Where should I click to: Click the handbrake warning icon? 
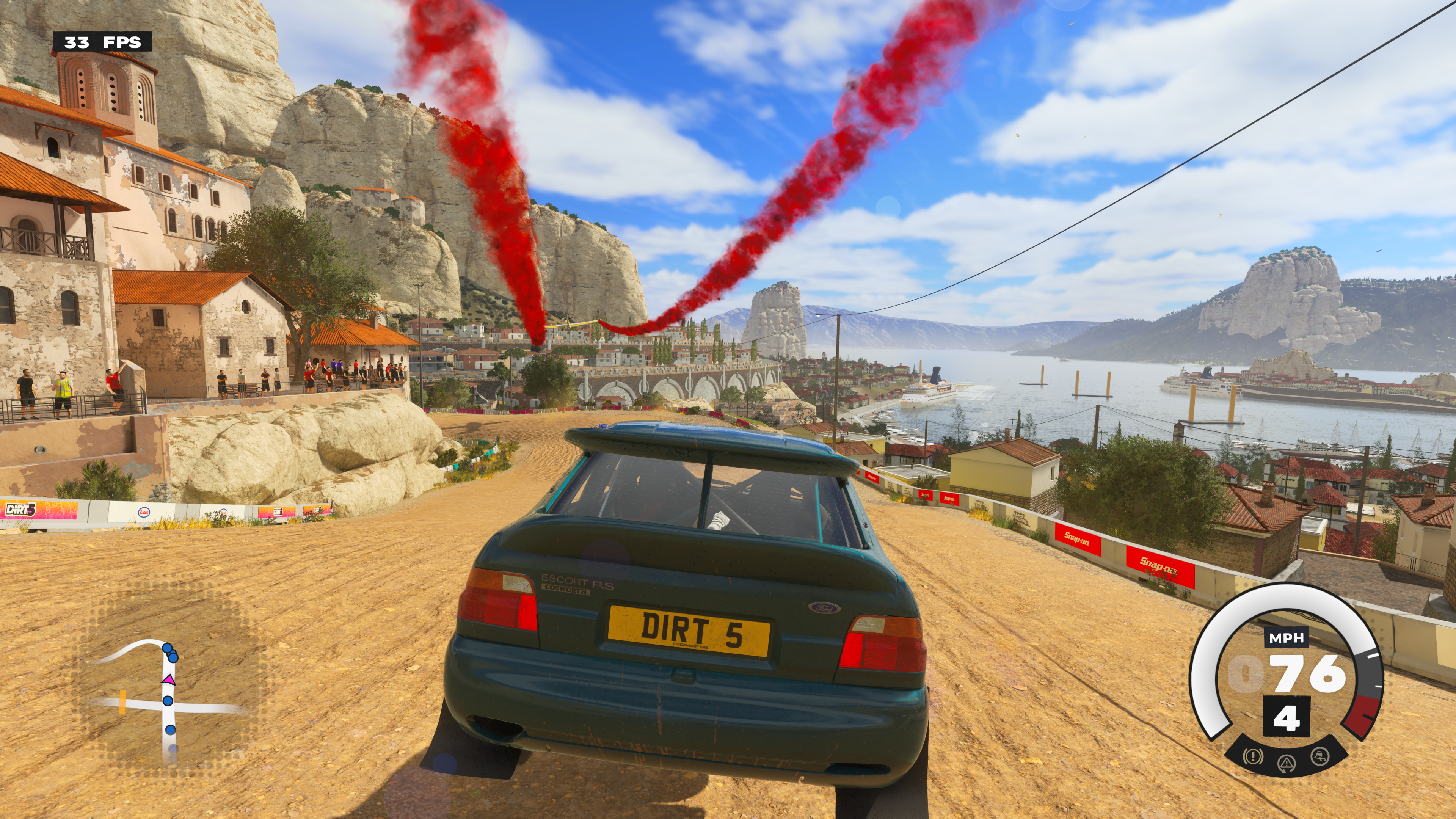(1253, 756)
